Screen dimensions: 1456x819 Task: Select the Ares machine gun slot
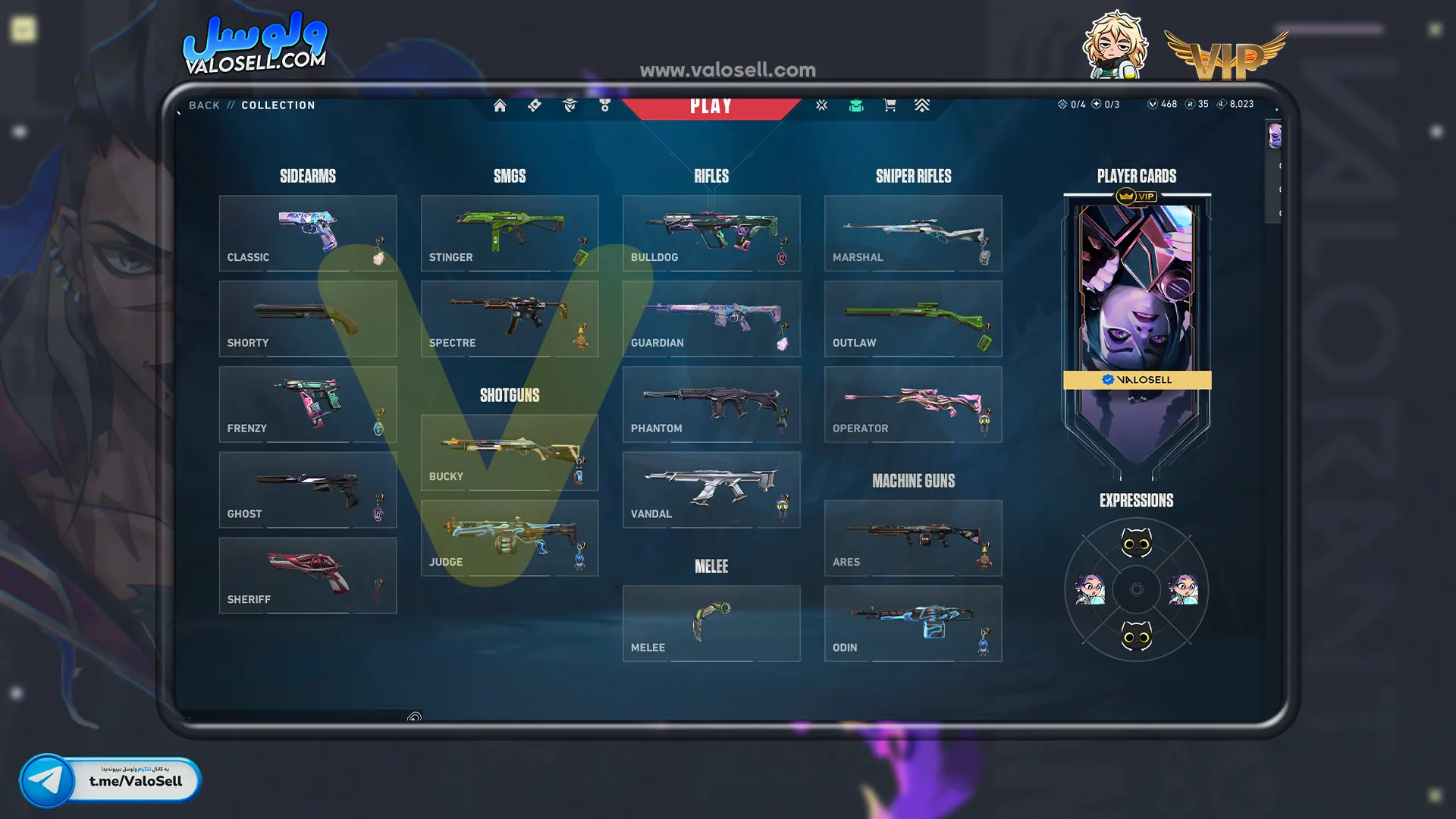click(x=912, y=538)
